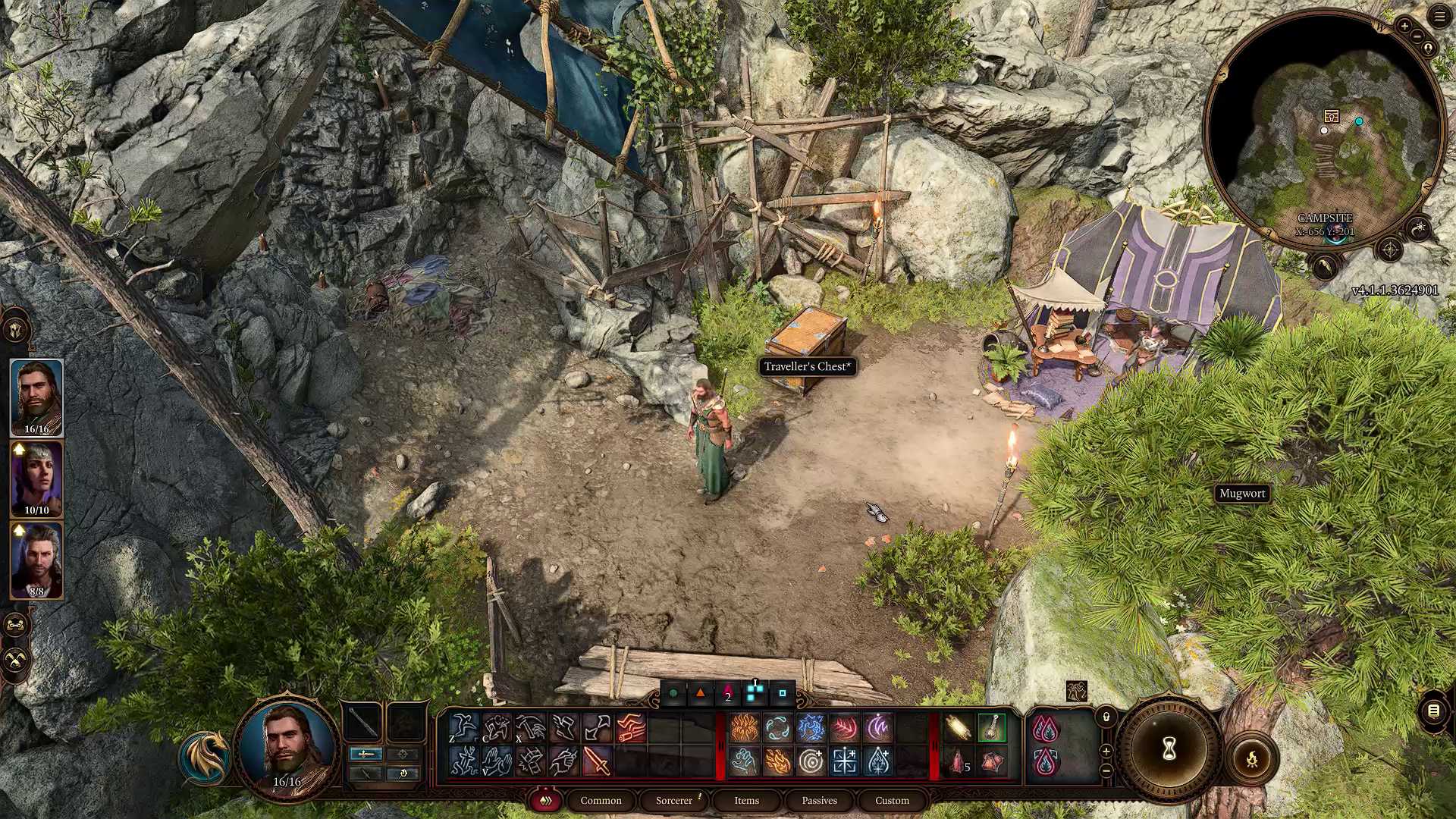Toggle group mode chain-link button

tap(16, 625)
